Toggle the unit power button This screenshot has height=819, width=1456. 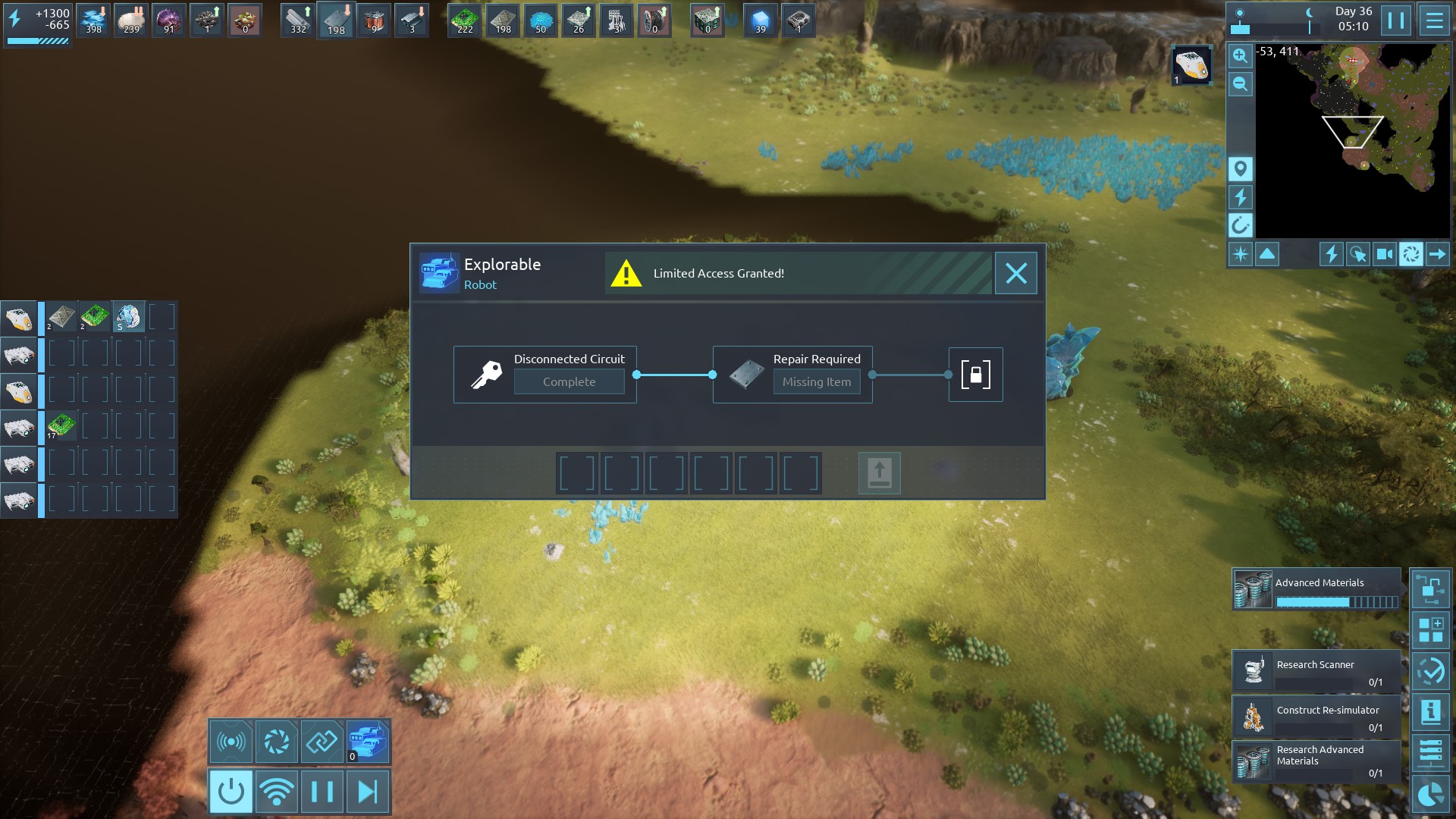pyautogui.click(x=231, y=792)
